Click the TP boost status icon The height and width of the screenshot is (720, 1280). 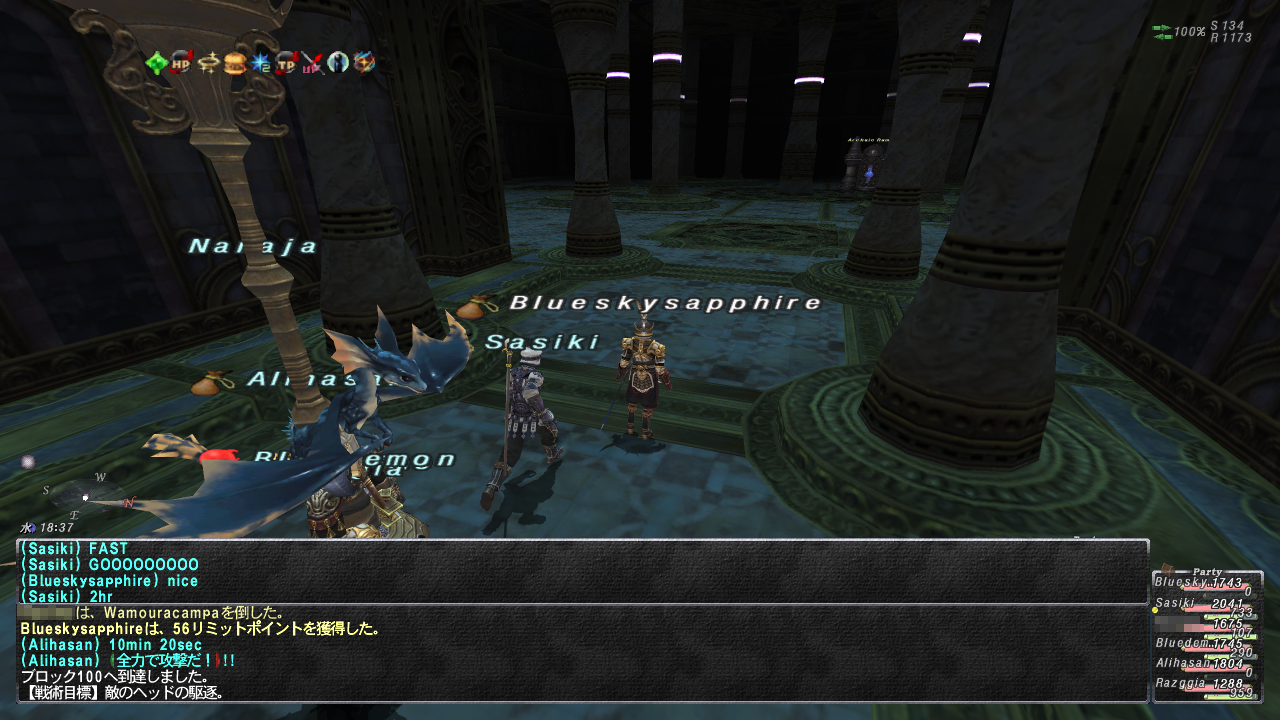click(287, 63)
